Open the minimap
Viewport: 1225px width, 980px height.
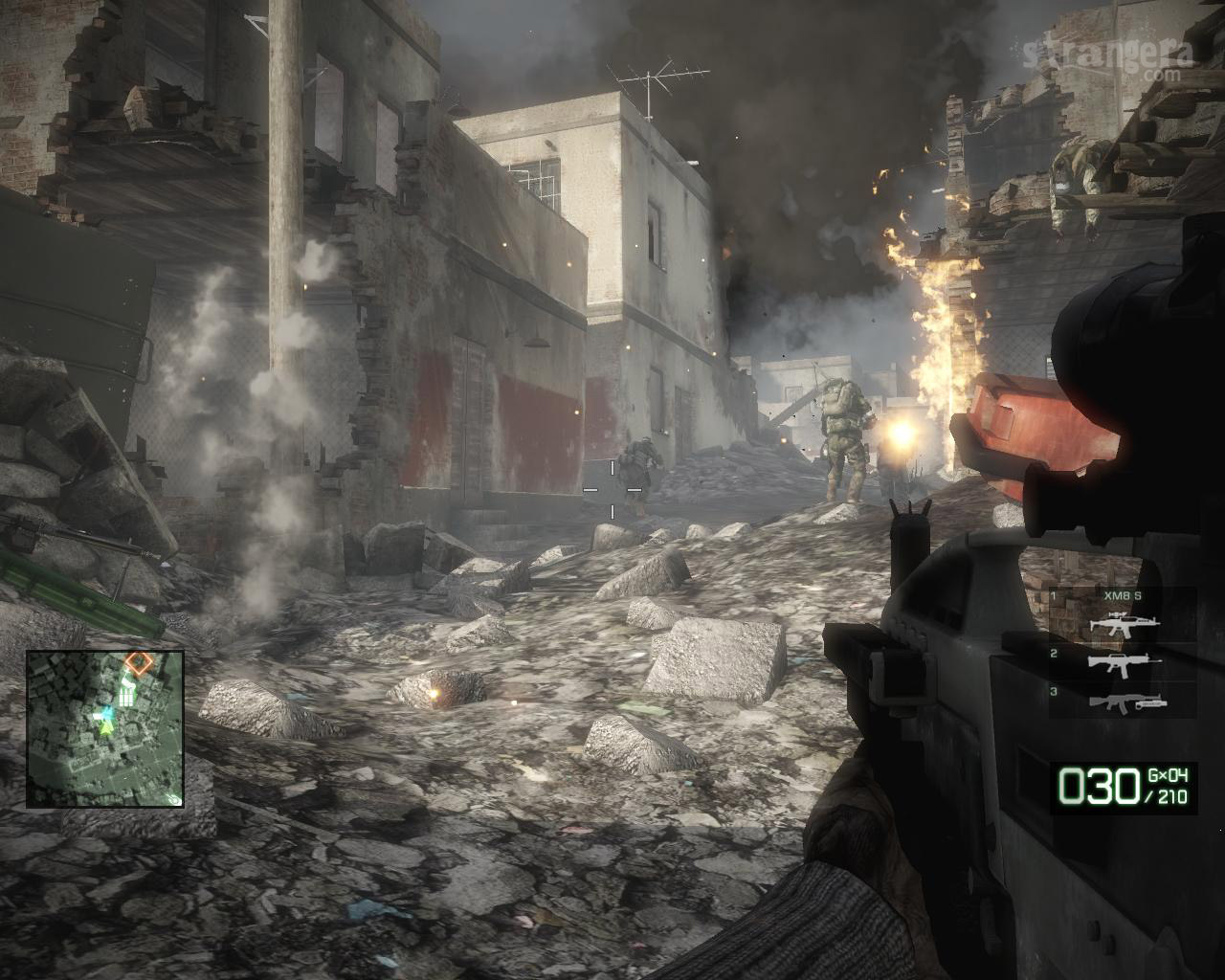point(104,729)
